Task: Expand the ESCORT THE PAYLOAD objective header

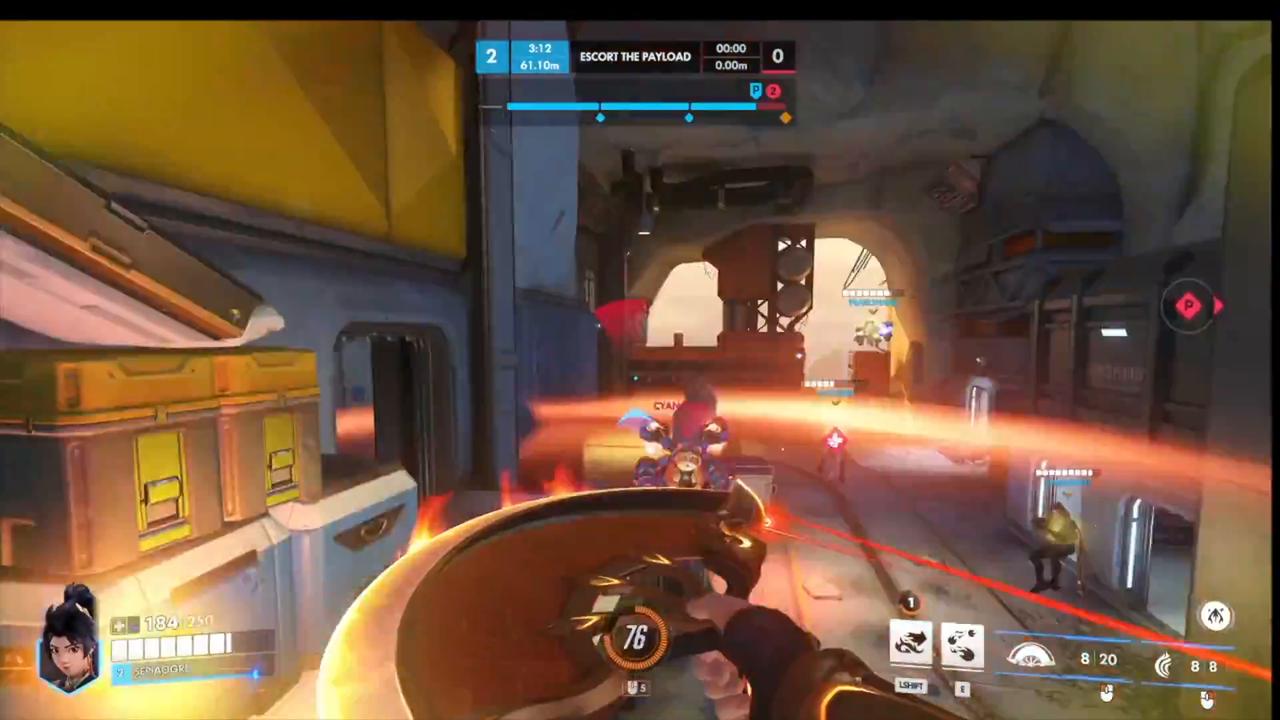Action: [x=635, y=56]
